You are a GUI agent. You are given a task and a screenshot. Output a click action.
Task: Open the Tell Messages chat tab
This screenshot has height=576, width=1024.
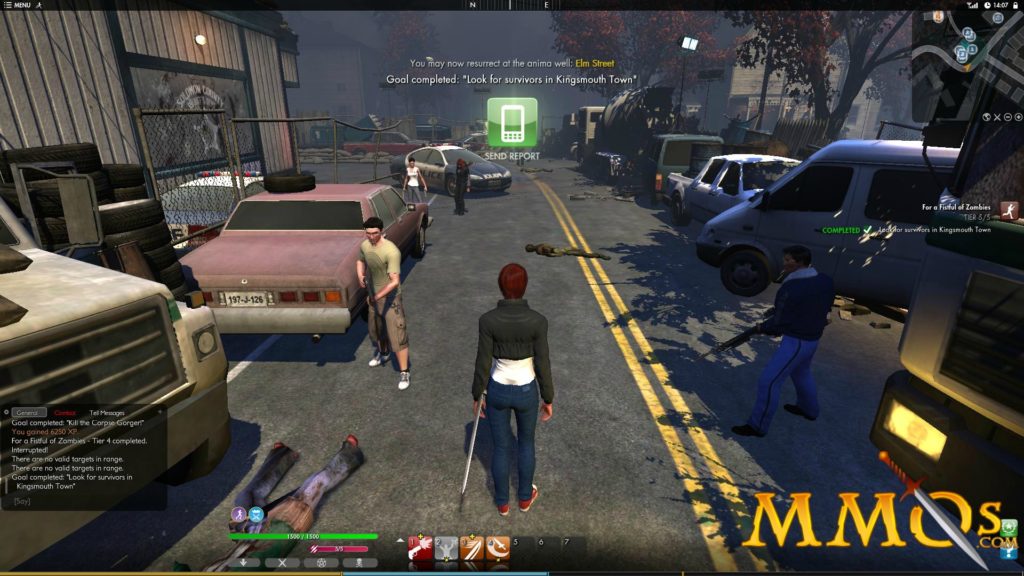[107, 412]
